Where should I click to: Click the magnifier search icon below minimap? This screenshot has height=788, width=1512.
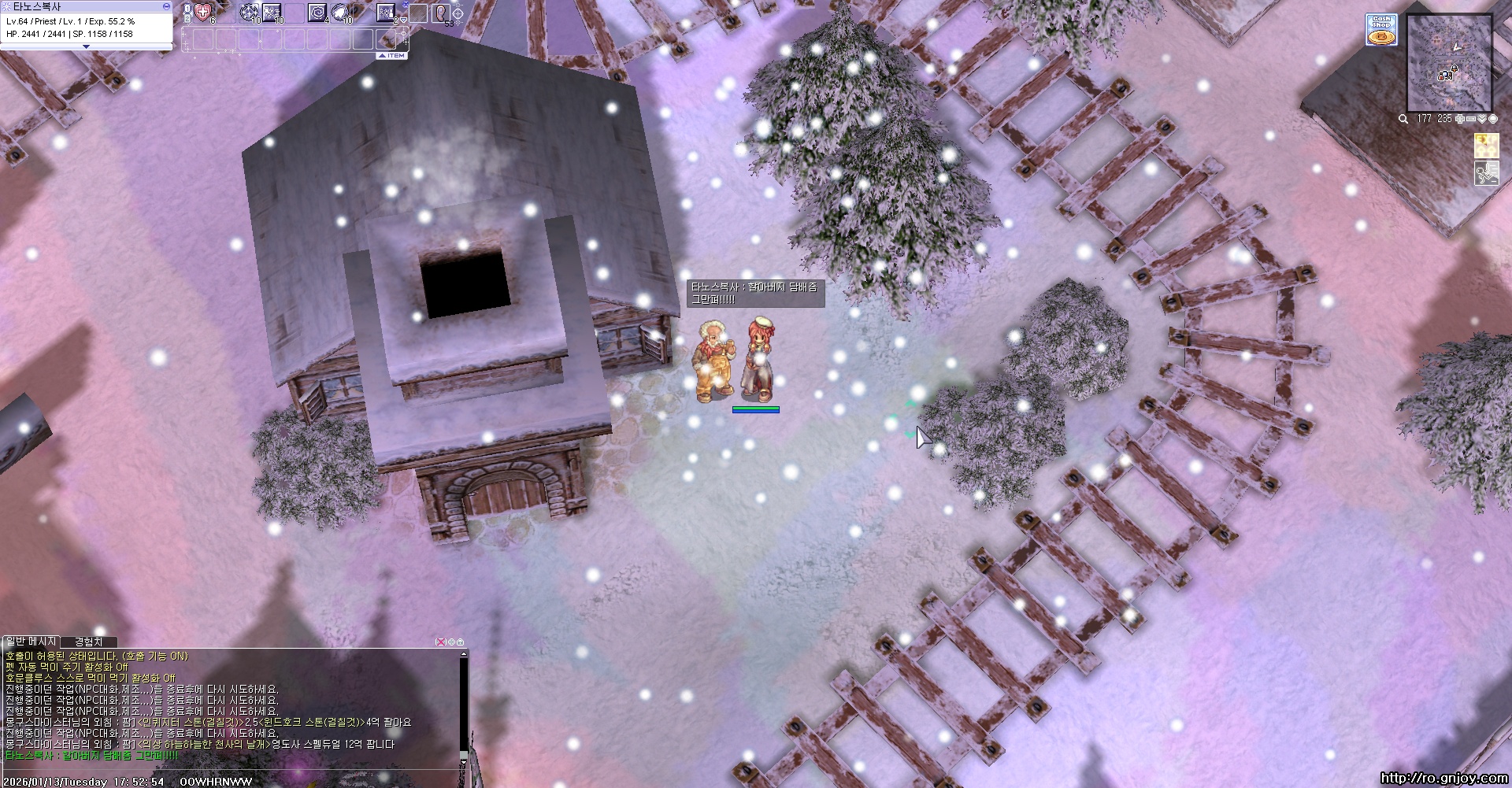click(1403, 119)
